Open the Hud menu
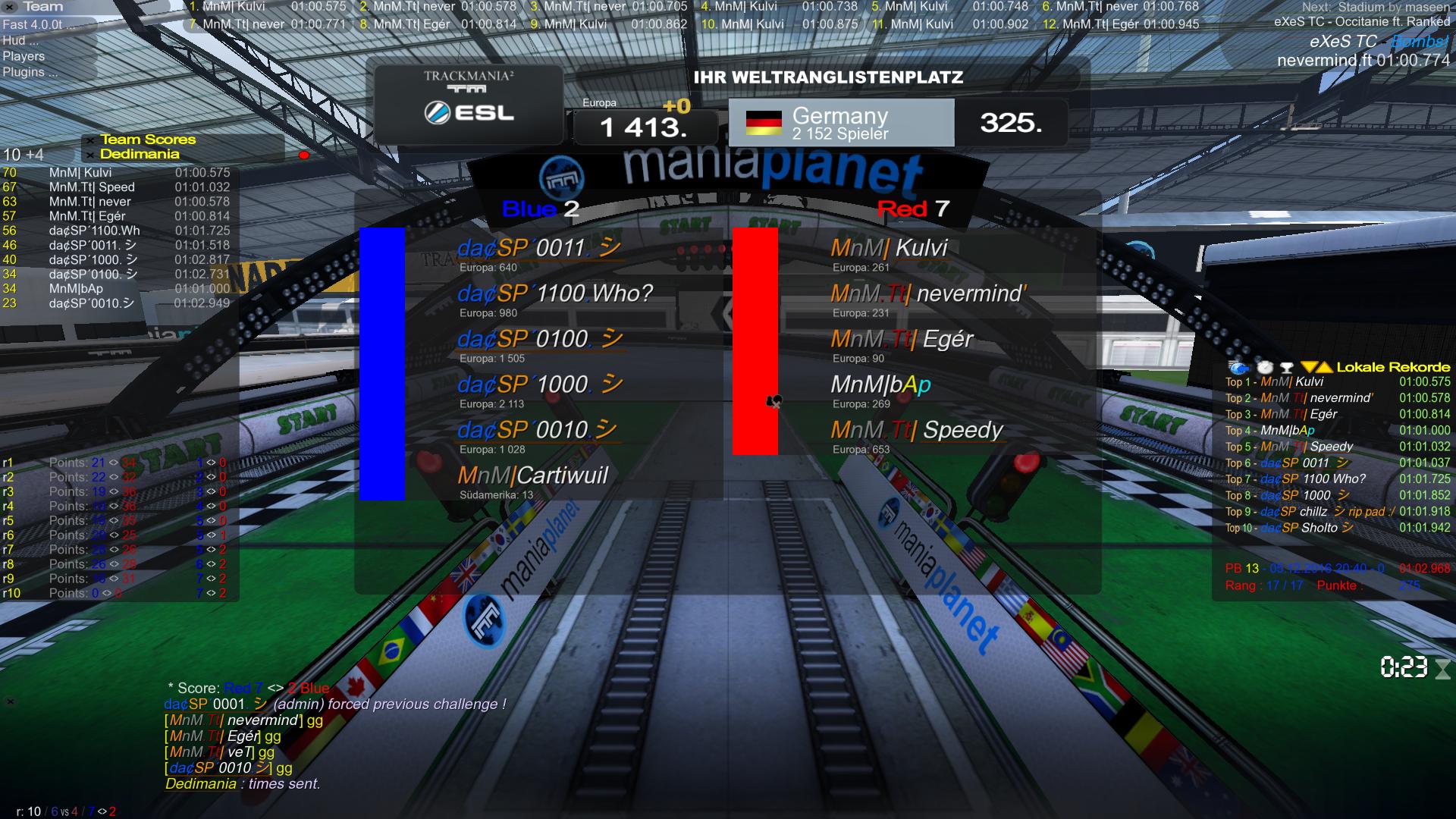 [x=20, y=40]
